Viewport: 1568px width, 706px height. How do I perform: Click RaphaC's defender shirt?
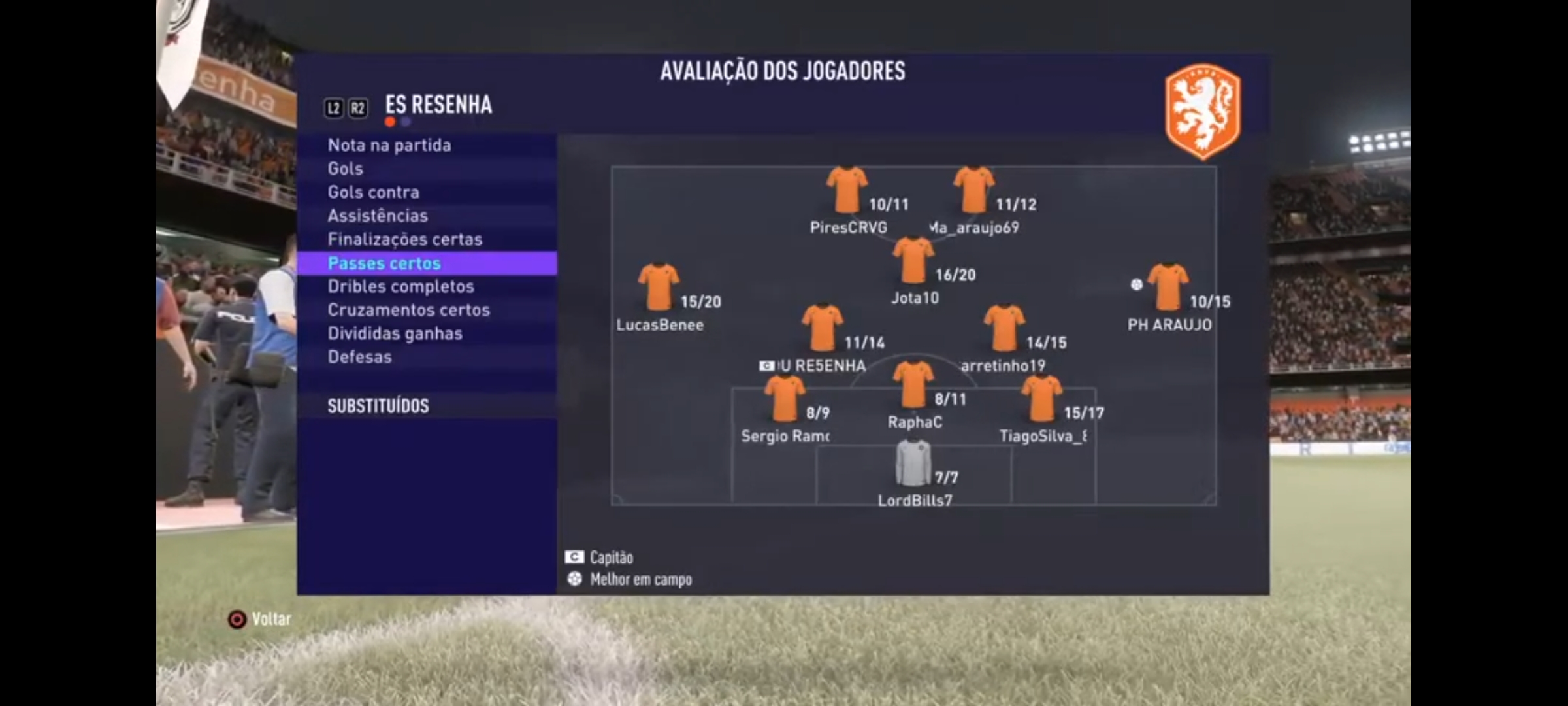click(913, 384)
